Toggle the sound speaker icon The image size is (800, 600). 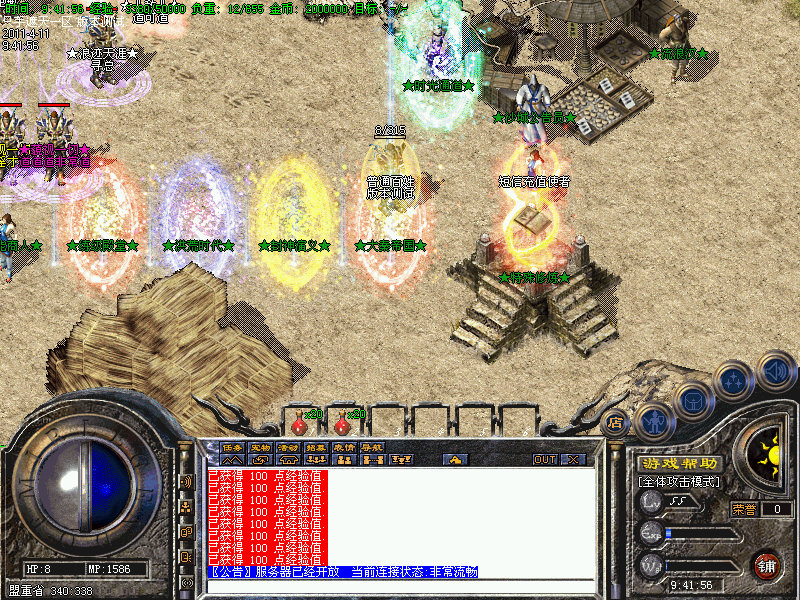coord(775,370)
